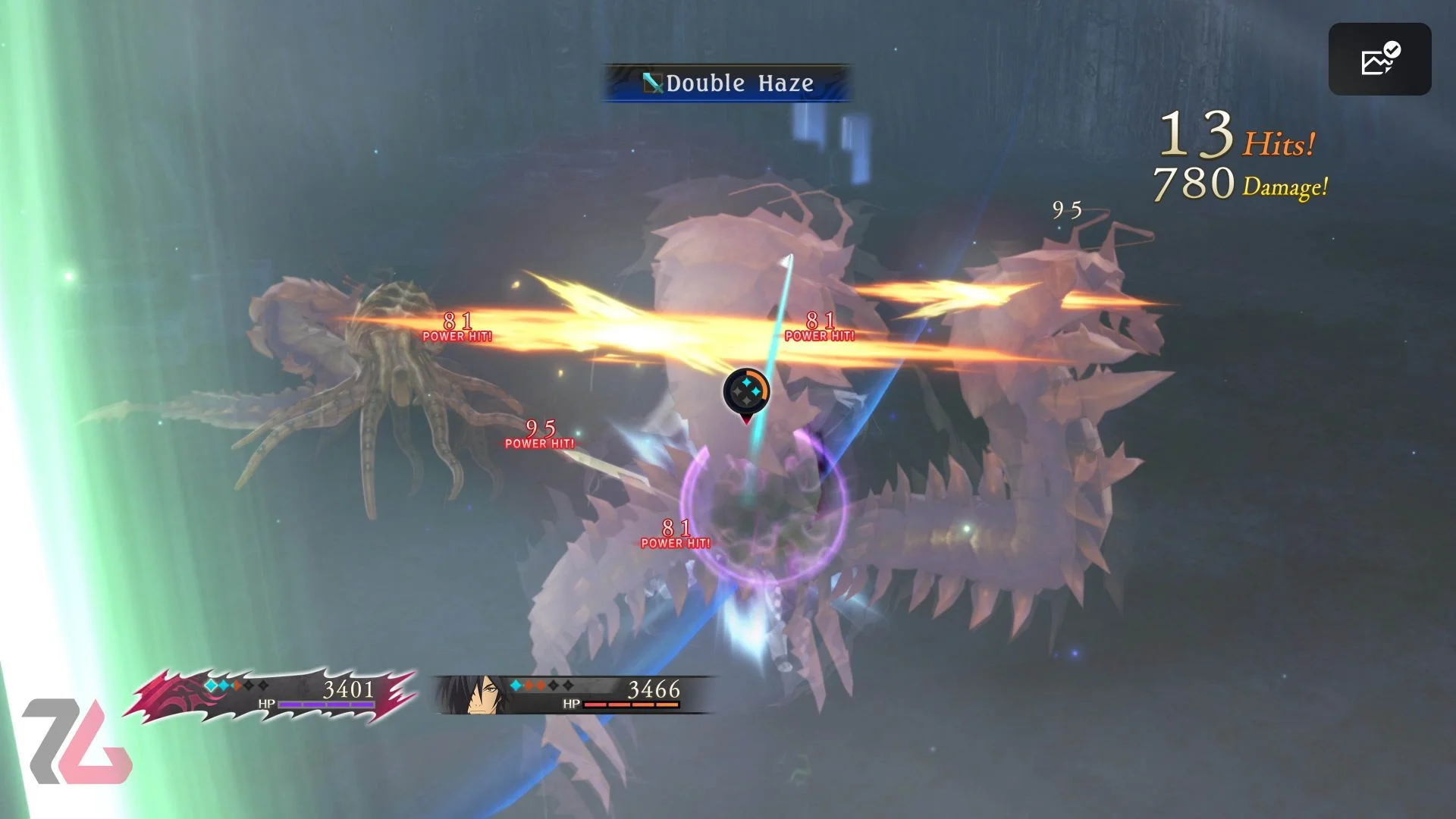Click the image-saved overlay button
This screenshot has height=819, width=1456.
click(1379, 59)
